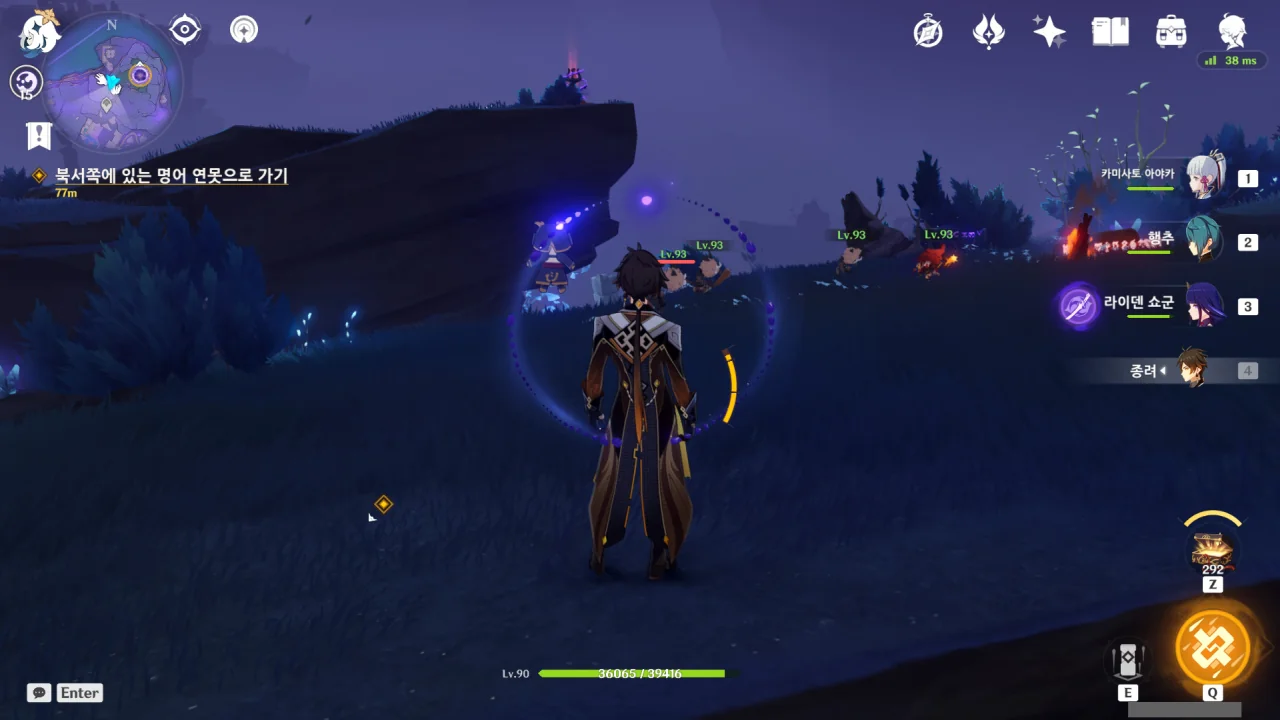1280x720 pixels.
Task: Open the compass Events icon
Action: [x=928, y=32]
